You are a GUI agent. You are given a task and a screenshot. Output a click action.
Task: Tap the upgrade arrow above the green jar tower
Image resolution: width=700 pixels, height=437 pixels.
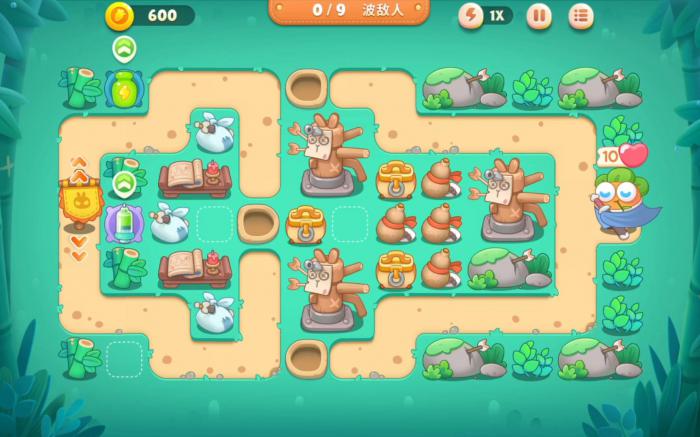(124, 48)
